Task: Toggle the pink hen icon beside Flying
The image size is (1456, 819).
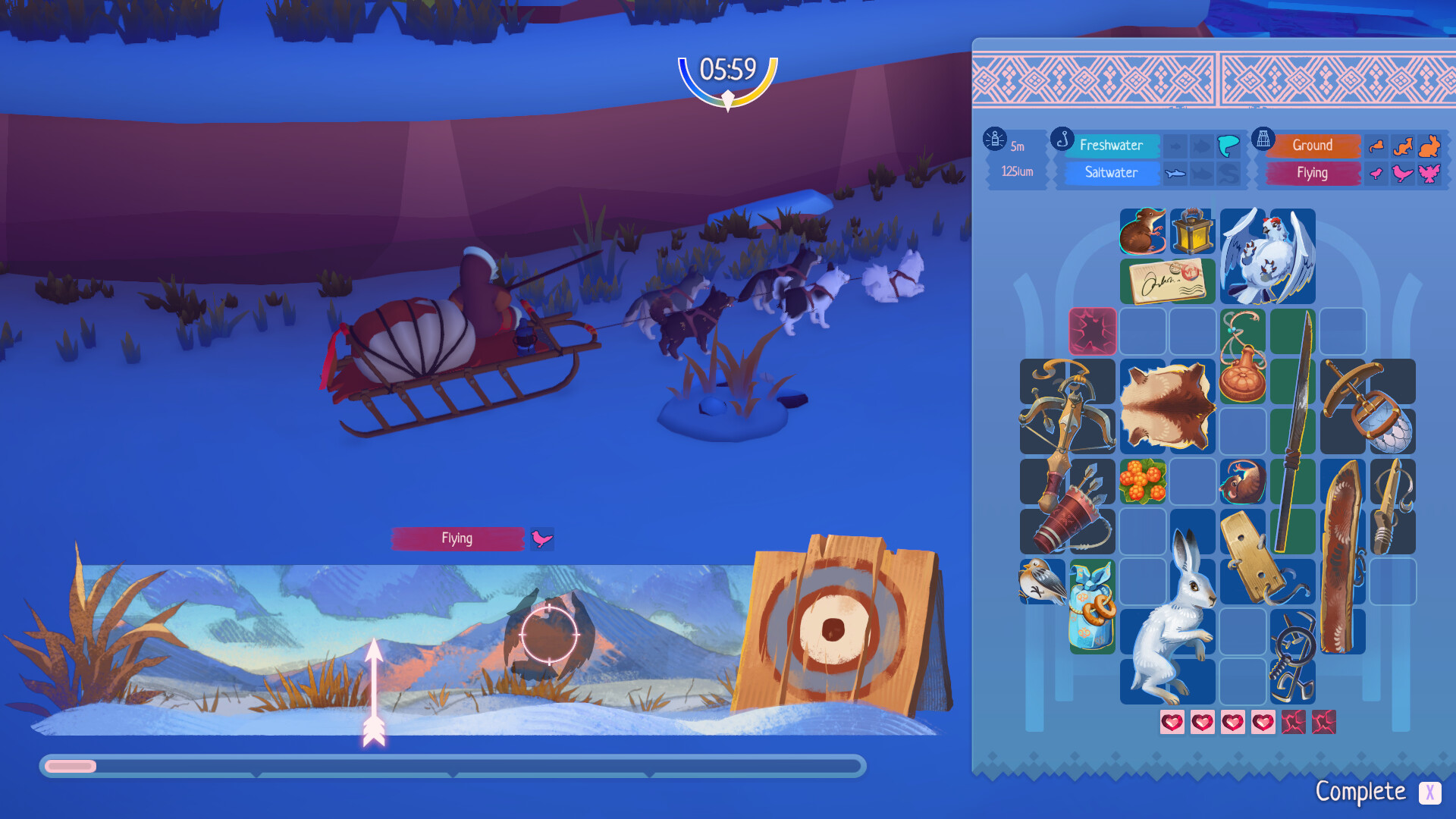Action: [1401, 173]
